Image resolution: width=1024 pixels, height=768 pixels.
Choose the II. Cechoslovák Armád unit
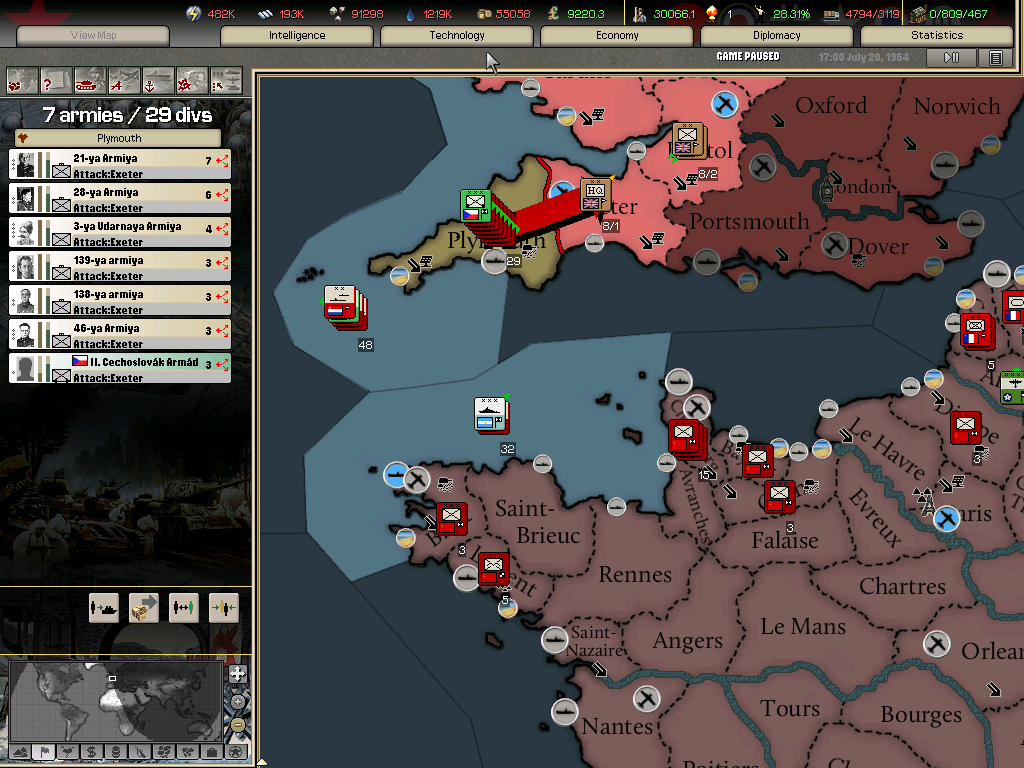[120, 368]
